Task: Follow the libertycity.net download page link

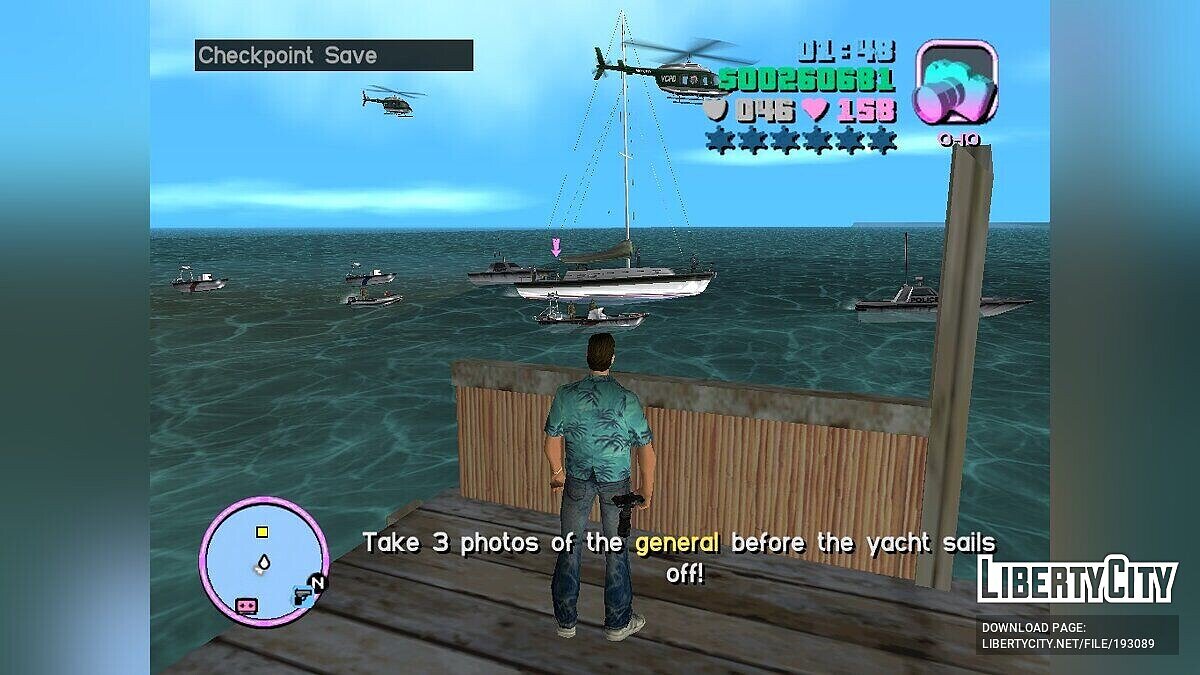Action: point(1067,636)
